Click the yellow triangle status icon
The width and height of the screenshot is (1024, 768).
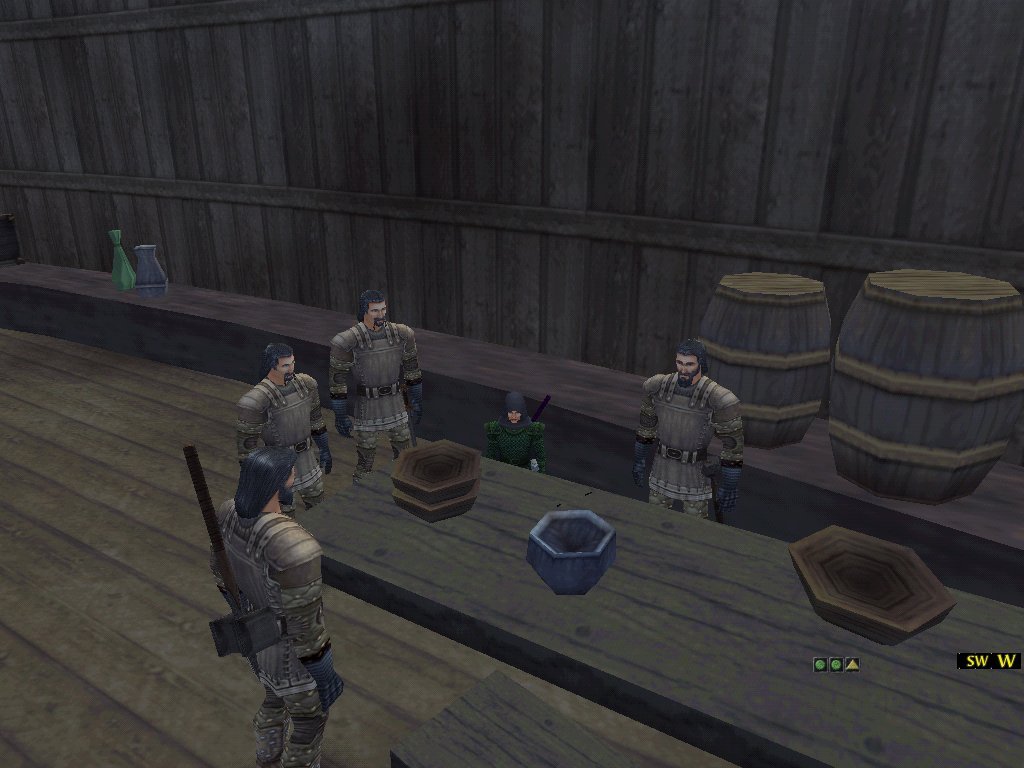click(851, 664)
